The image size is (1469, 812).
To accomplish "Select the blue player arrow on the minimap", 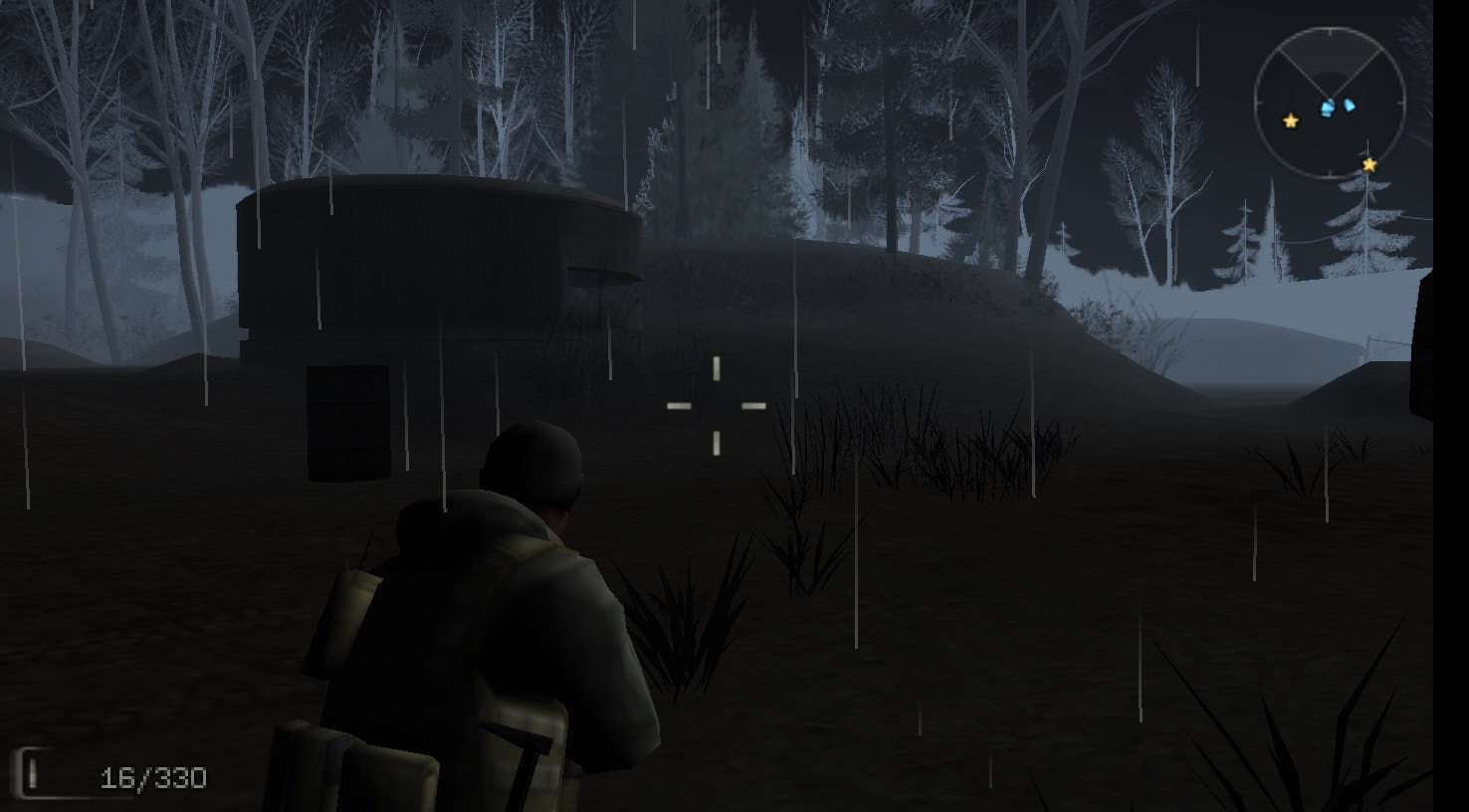I will pos(1327,106).
